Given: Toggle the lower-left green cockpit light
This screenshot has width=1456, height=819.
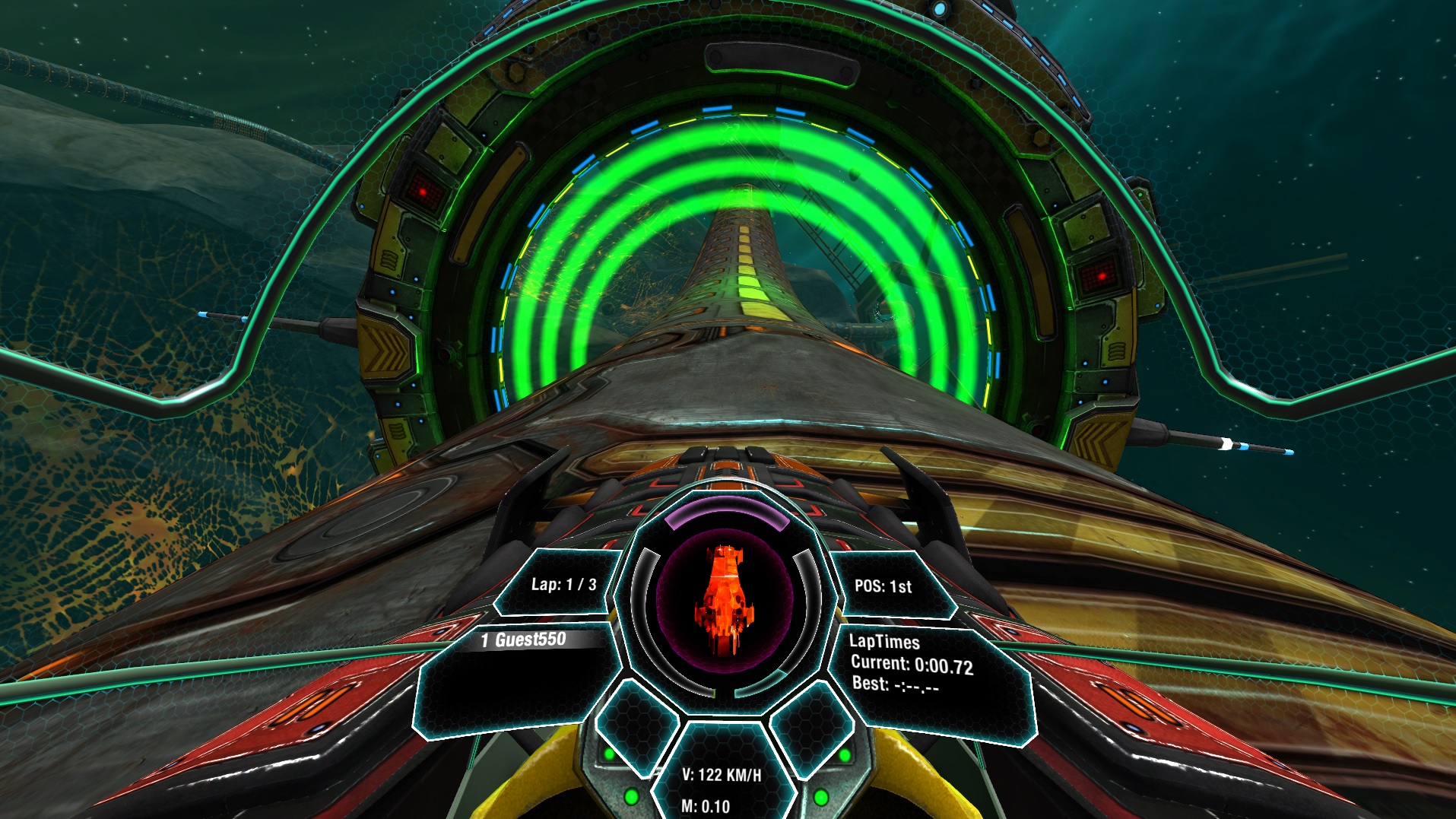Looking at the screenshot, I should point(631,798).
